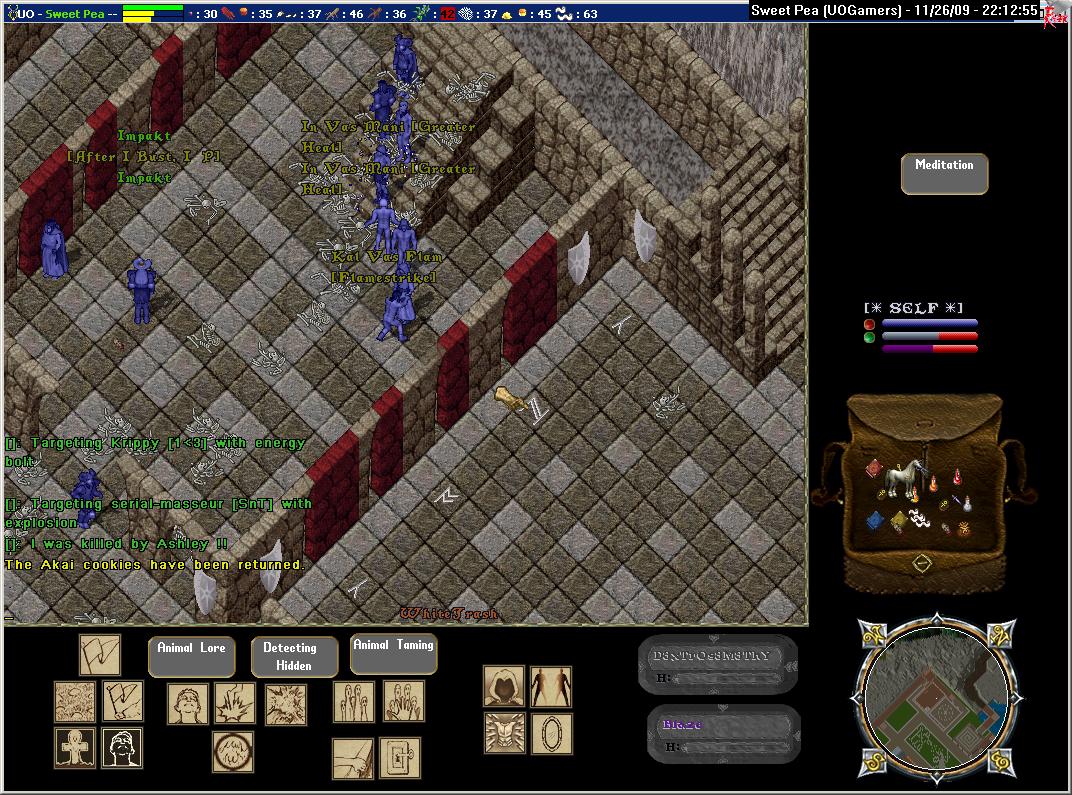Cast the spell showing two standing figures
The height and width of the screenshot is (795, 1072).
[x=551, y=687]
